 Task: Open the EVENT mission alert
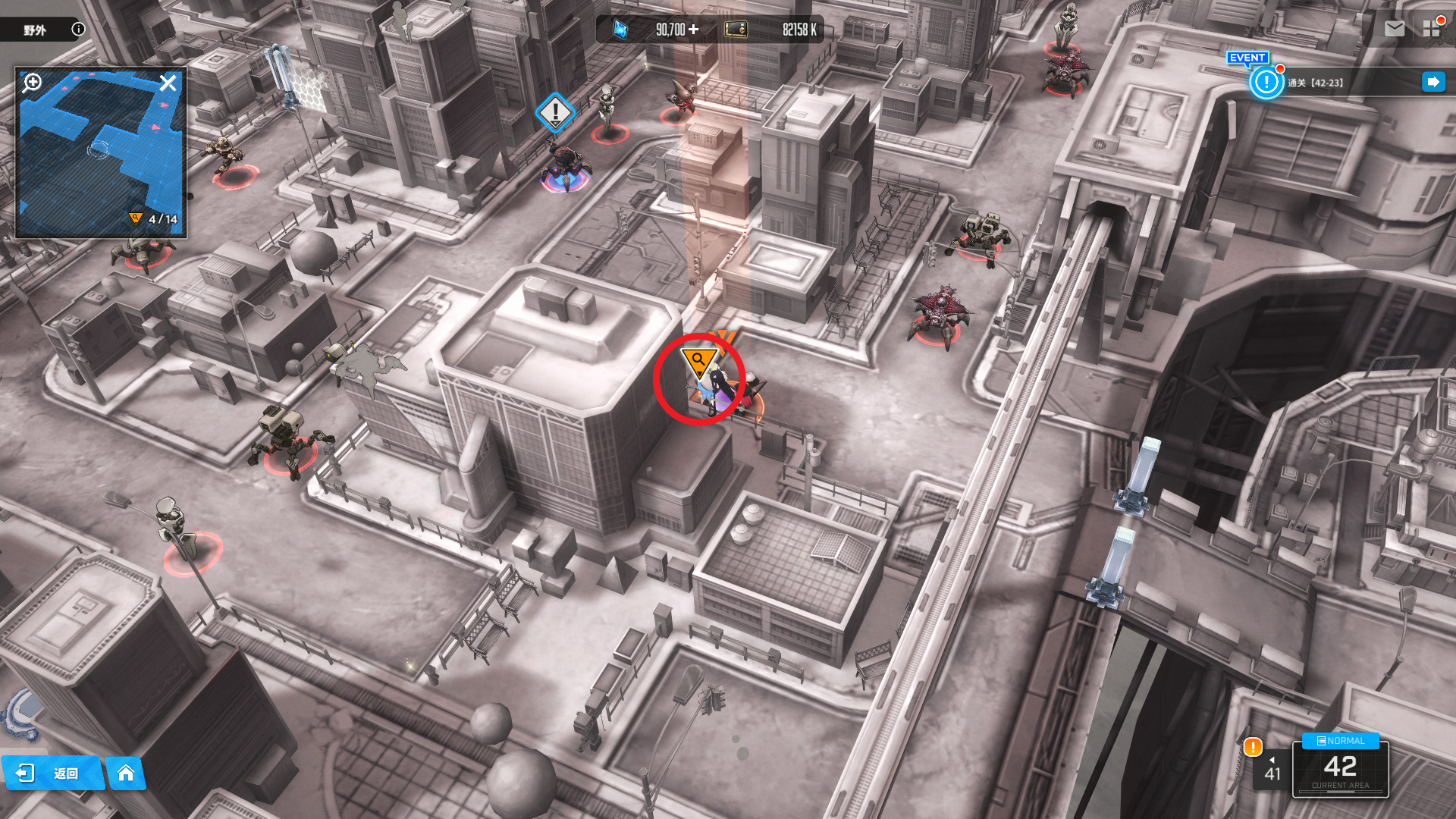click(1266, 82)
